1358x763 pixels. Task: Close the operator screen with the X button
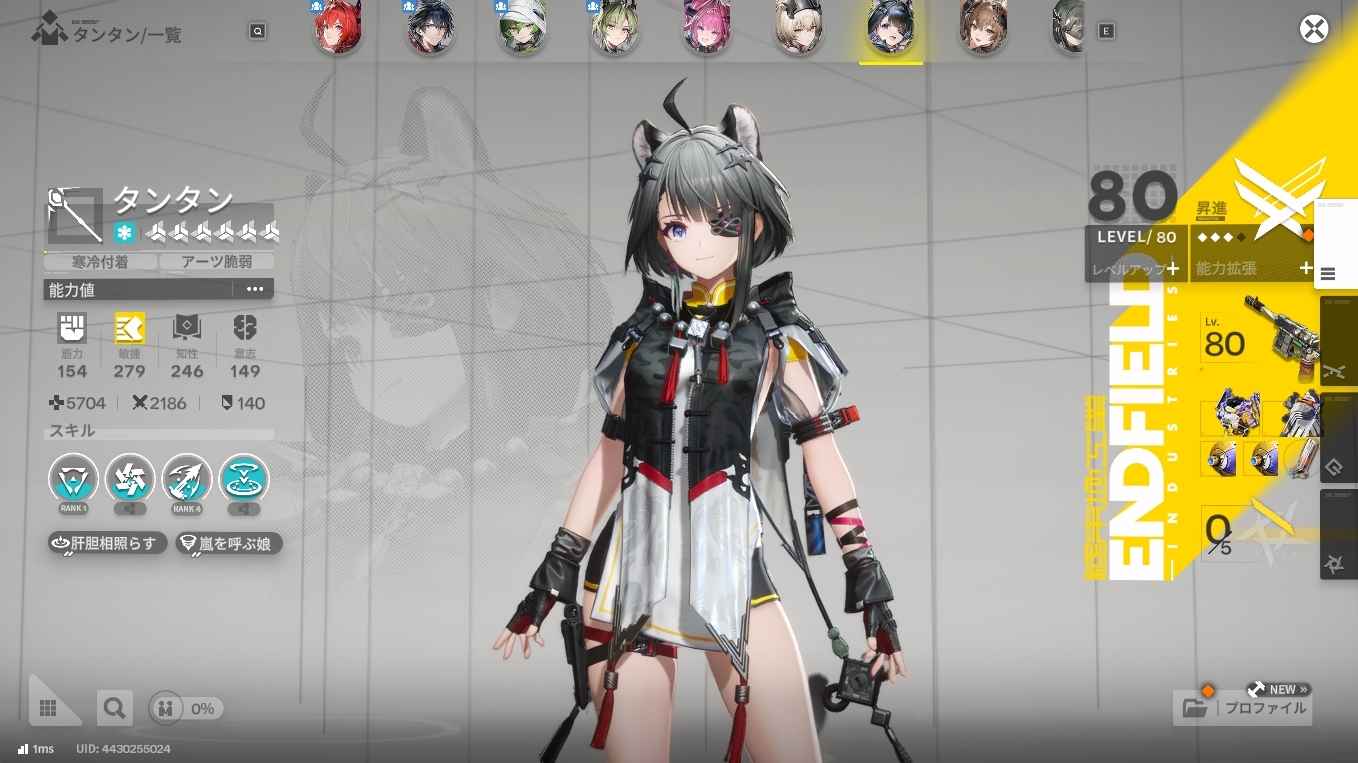[x=1313, y=29]
